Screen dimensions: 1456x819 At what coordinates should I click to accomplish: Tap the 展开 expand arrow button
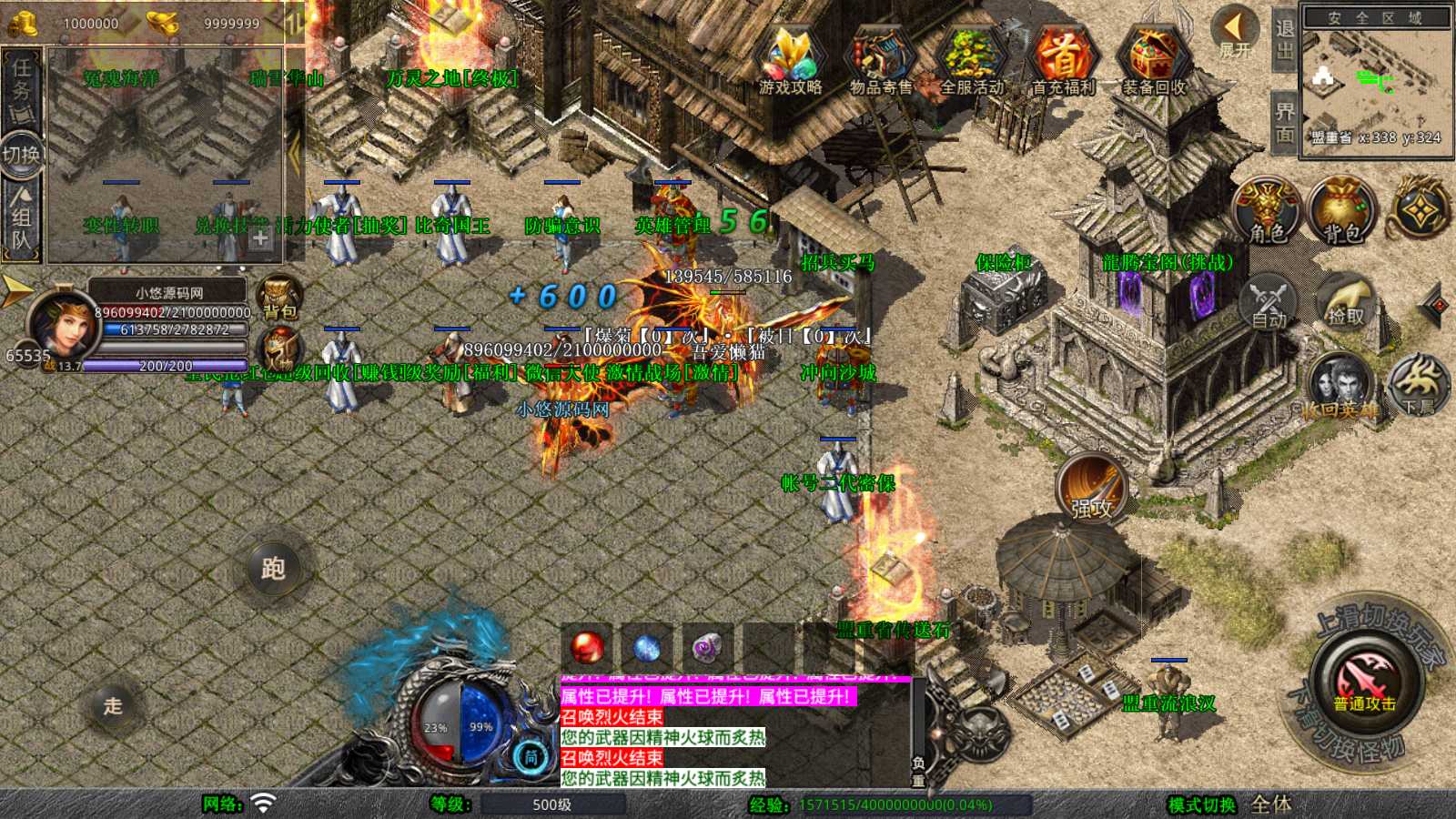coord(1235,32)
